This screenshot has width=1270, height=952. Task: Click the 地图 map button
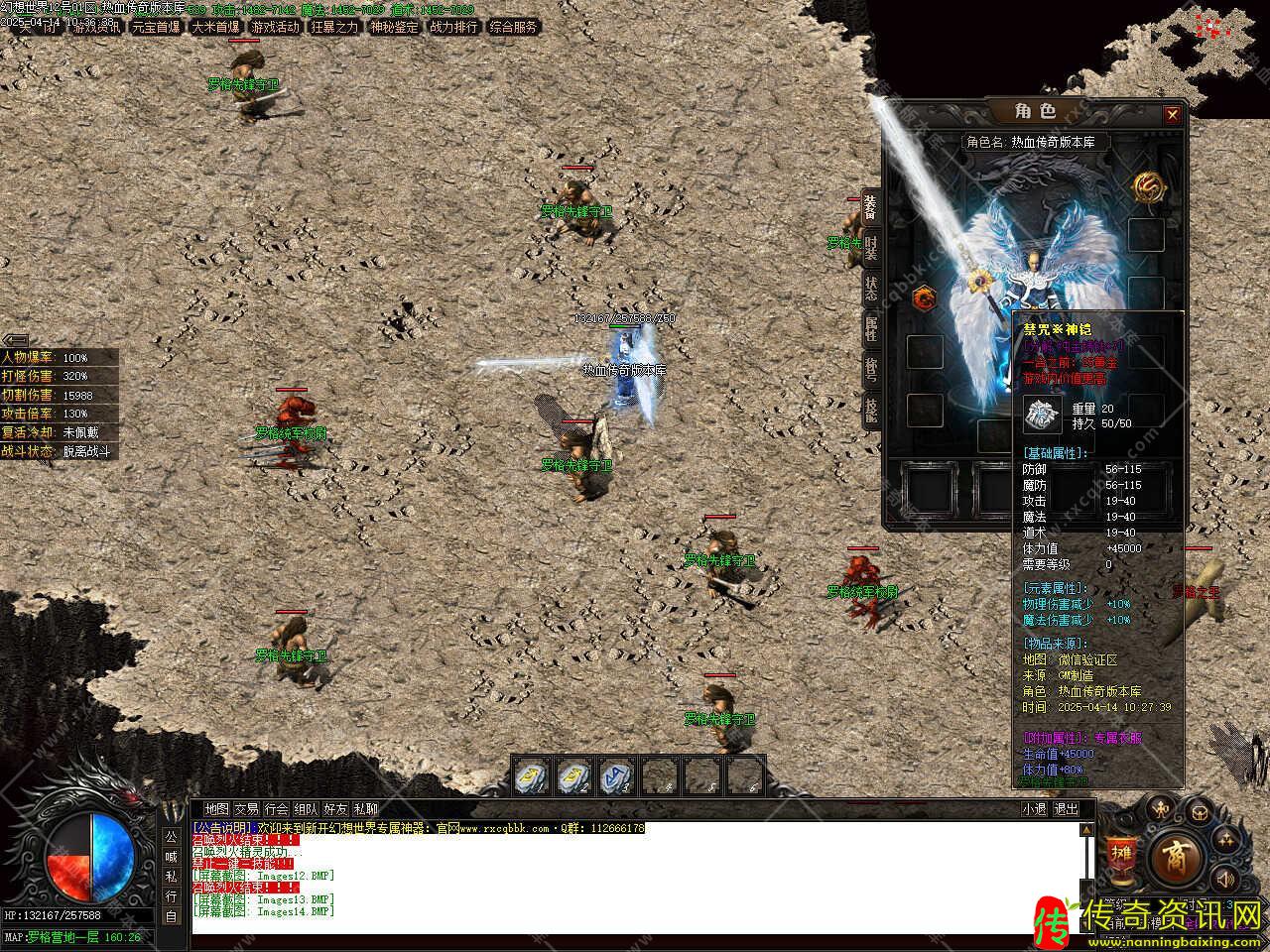point(216,809)
